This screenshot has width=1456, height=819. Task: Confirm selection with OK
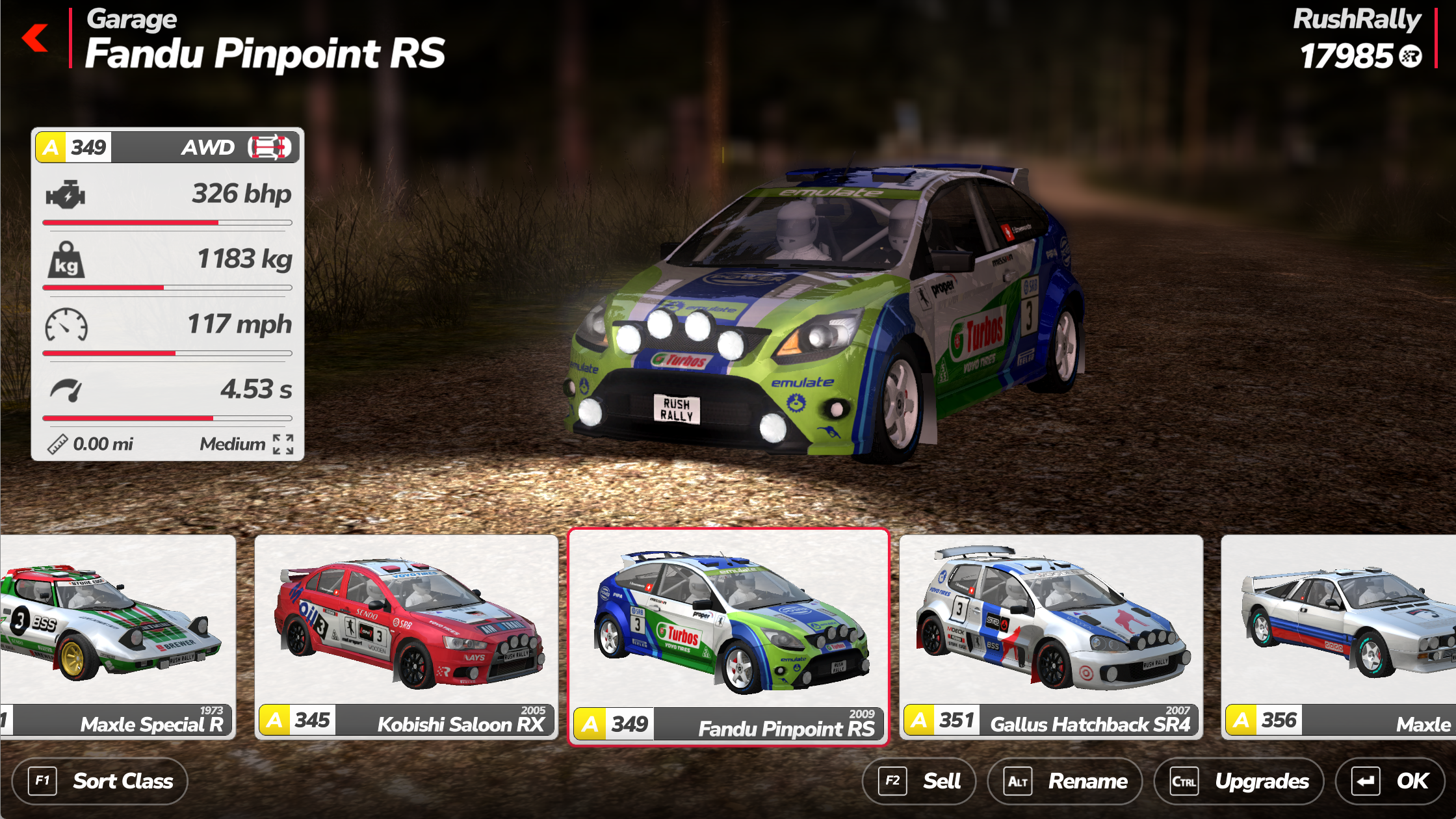pyautogui.click(x=1389, y=781)
